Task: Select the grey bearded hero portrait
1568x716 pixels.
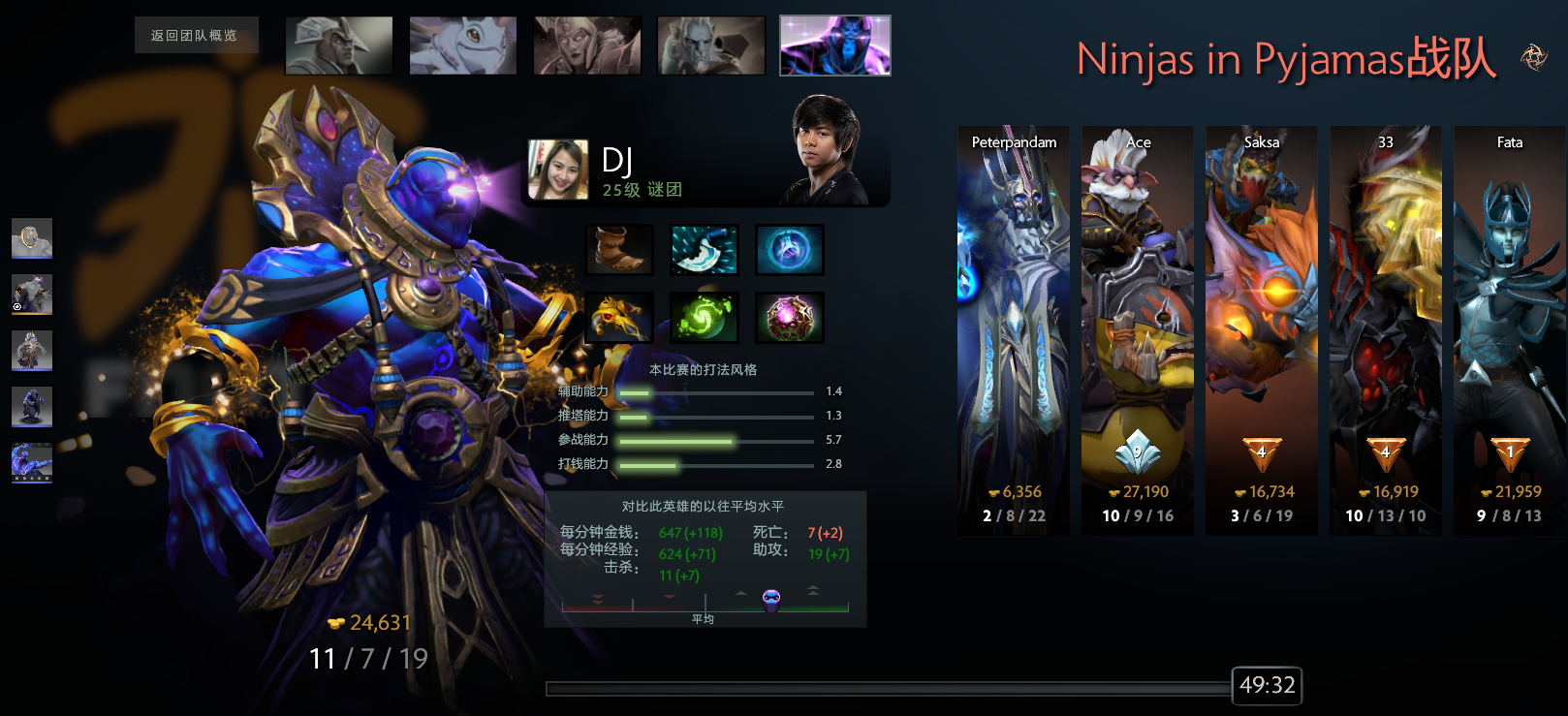Action: coord(711,46)
